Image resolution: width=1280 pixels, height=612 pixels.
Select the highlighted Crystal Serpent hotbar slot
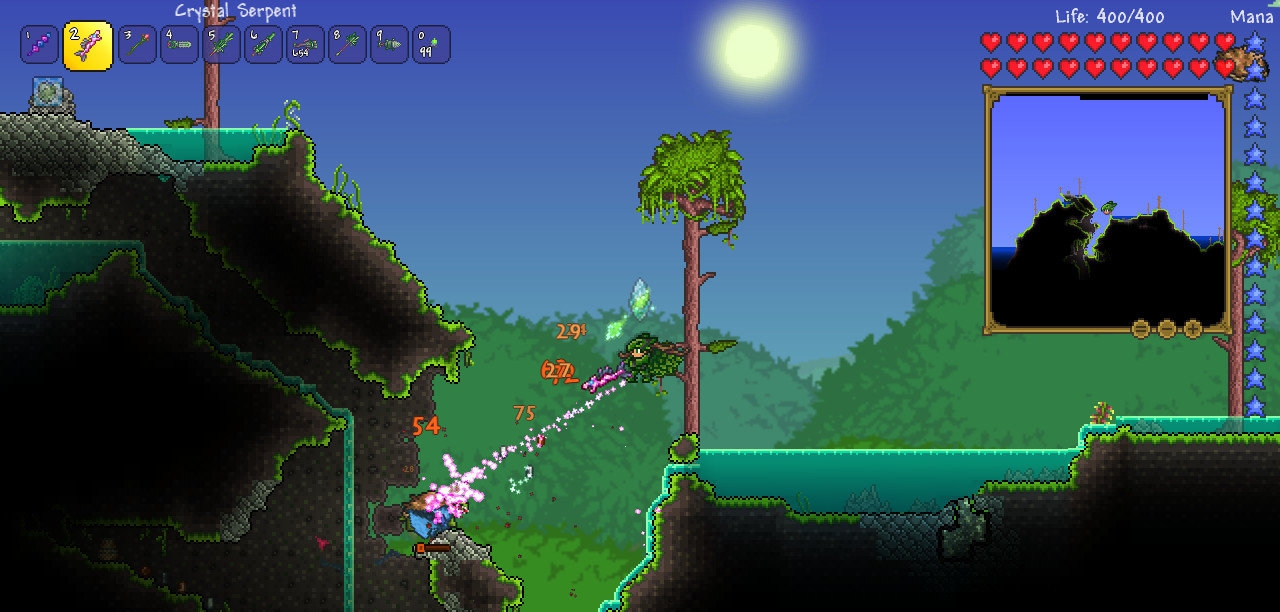point(88,45)
